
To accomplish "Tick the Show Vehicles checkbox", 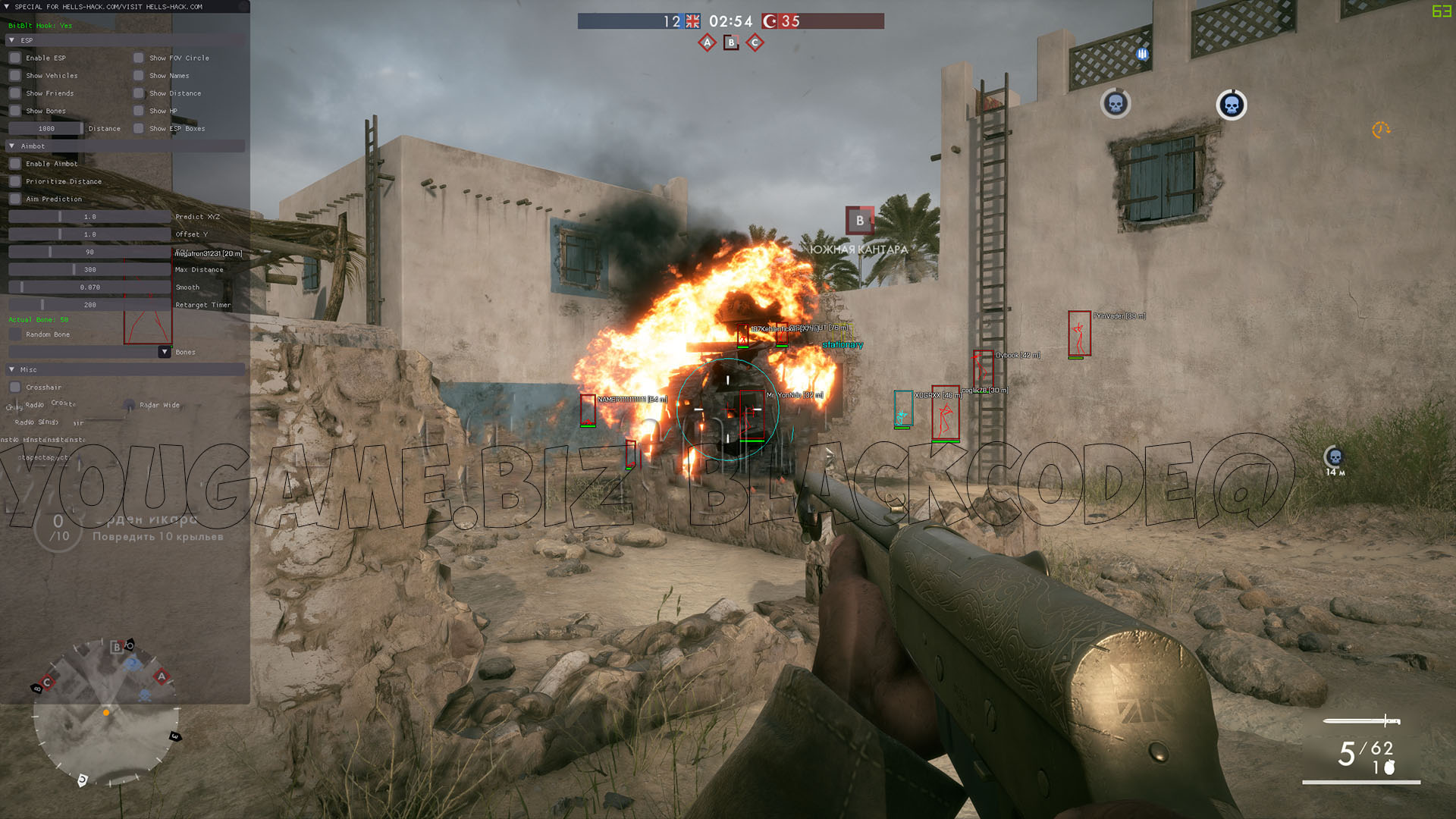I will coord(15,75).
